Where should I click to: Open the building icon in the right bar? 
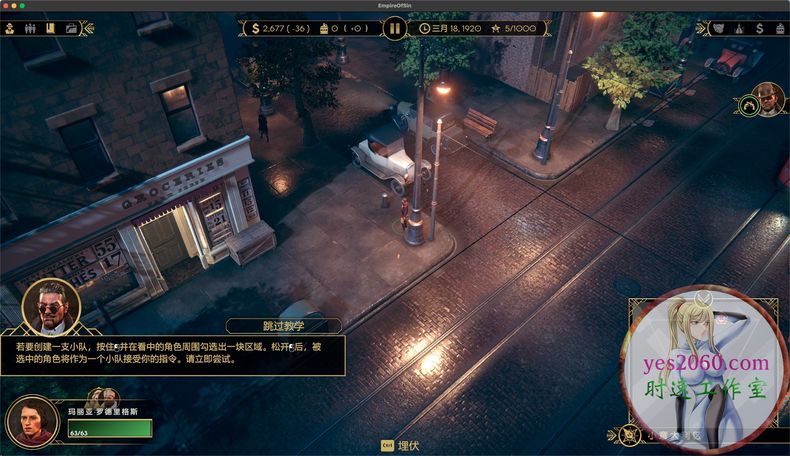click(x=779, y=28)
